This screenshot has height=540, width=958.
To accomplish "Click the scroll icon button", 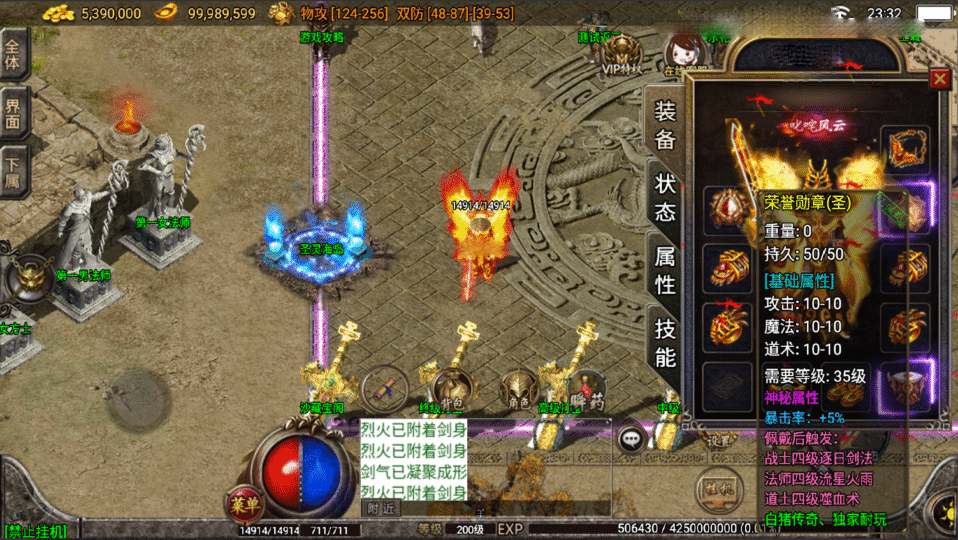I will (383, 386).
